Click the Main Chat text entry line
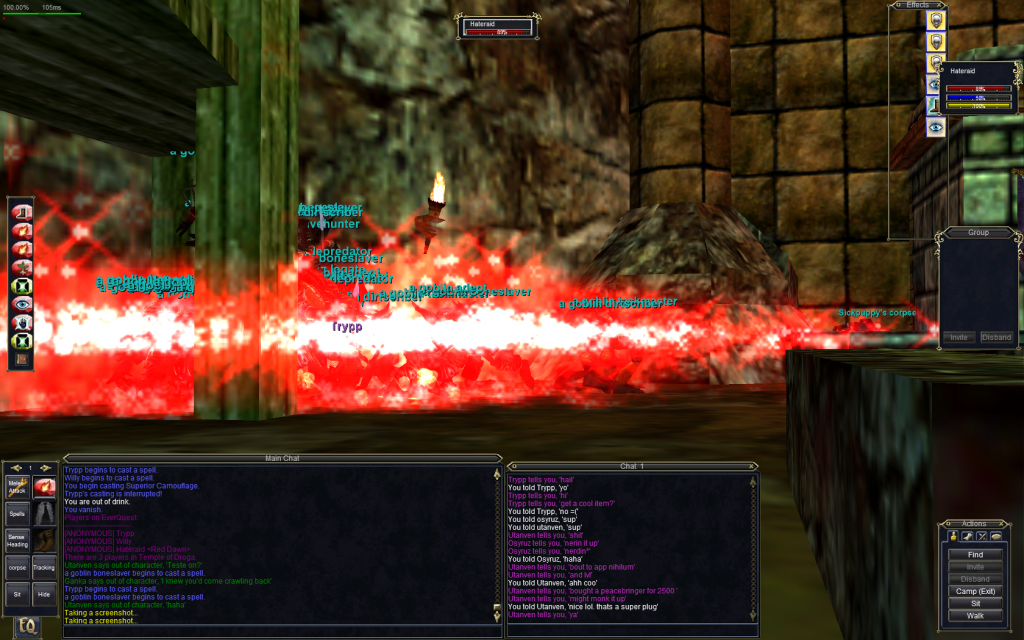 (x=280, y=631)
